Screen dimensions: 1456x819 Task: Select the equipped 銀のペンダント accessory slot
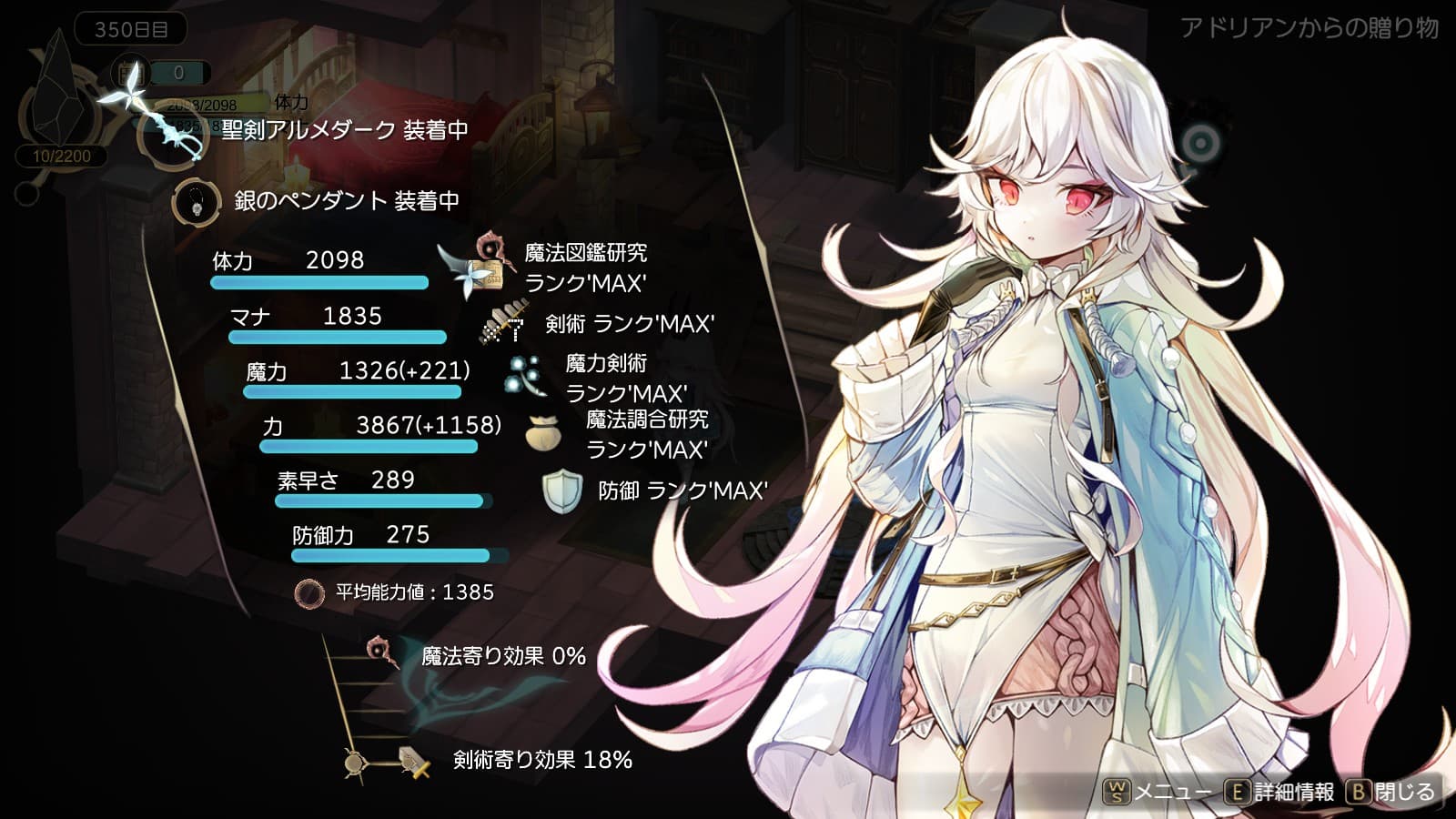(196, 201)
